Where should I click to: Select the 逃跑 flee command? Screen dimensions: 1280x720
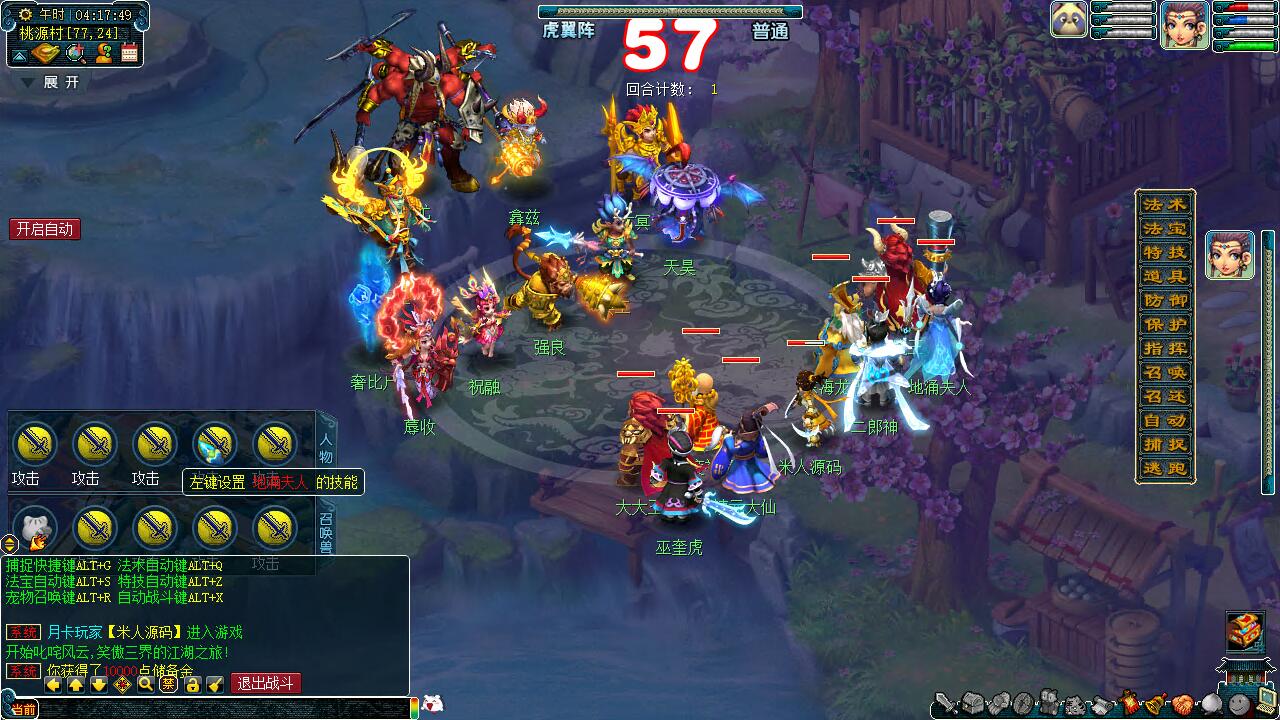click(1165, 468)
